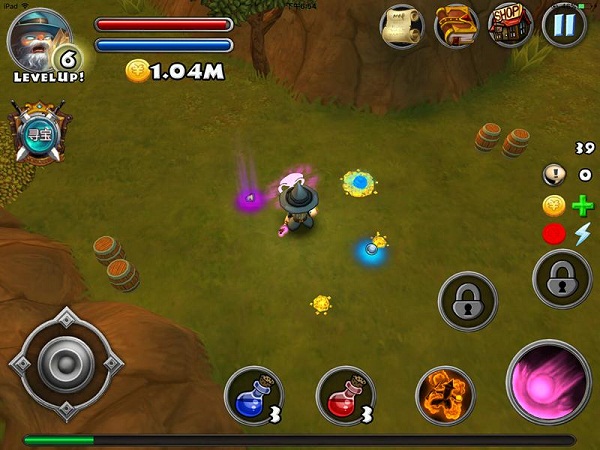Enter the Shop

coord(510,27)
